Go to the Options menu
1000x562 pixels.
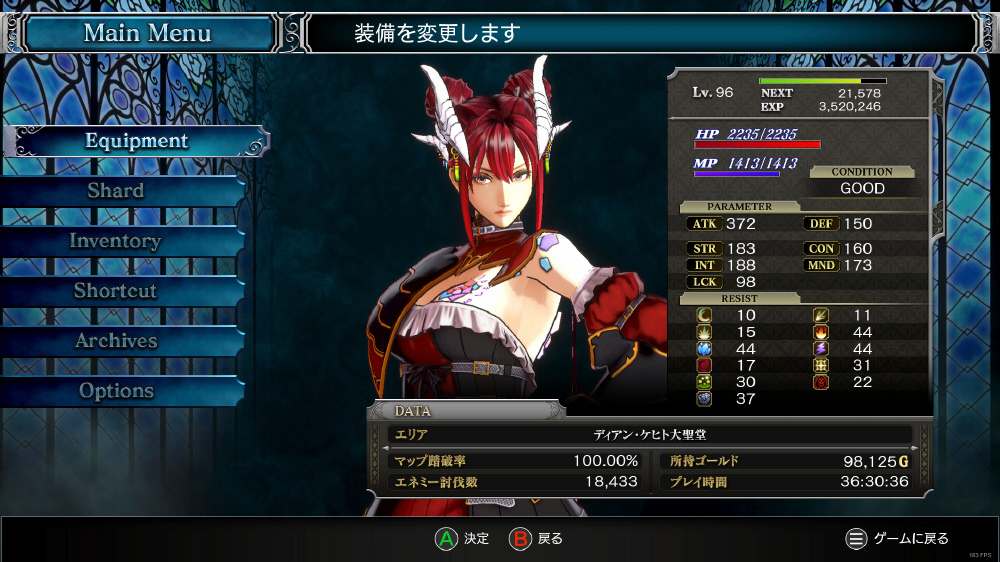pos(116,391)
